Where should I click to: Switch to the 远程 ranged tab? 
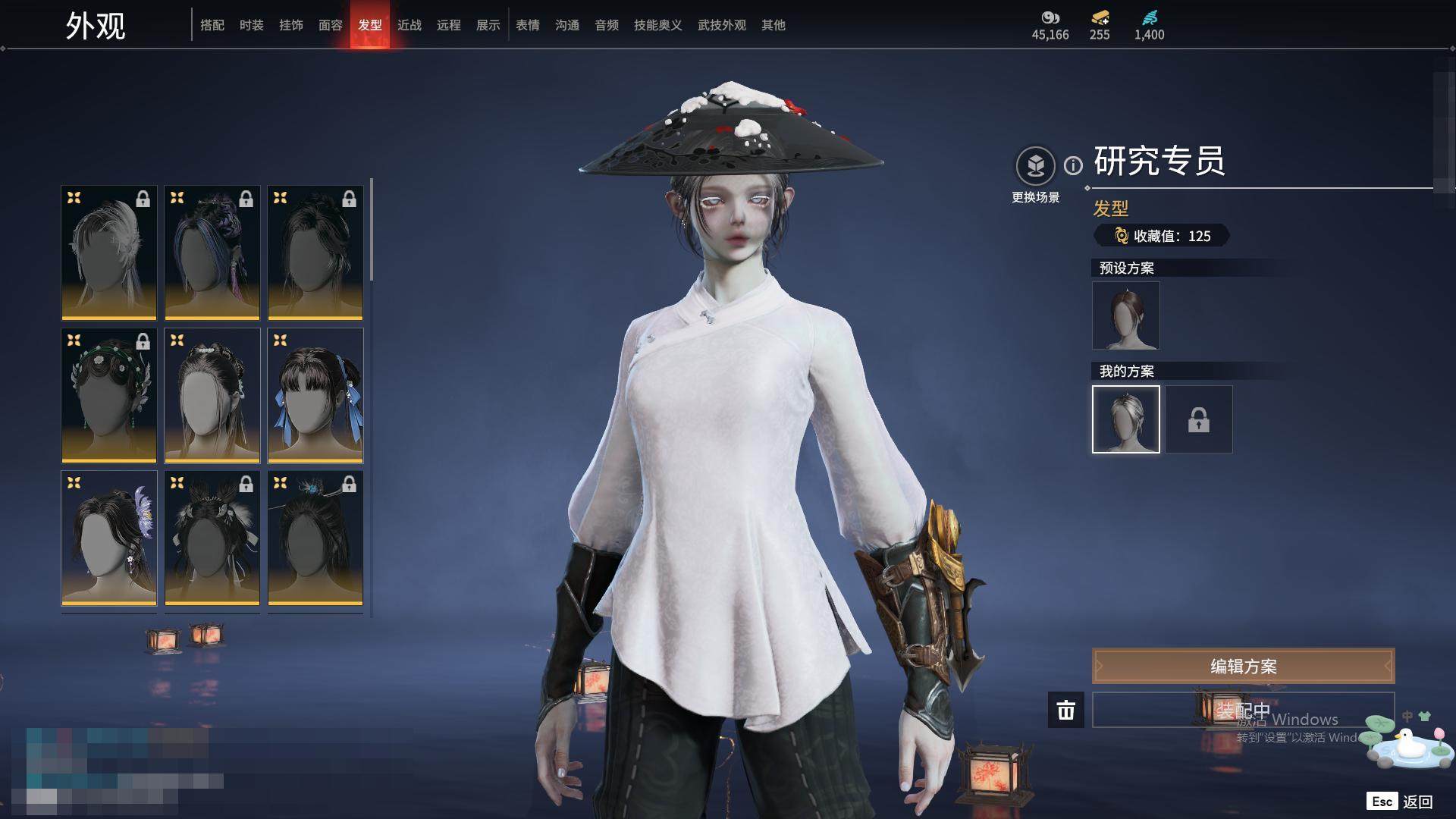coord(449,25)
